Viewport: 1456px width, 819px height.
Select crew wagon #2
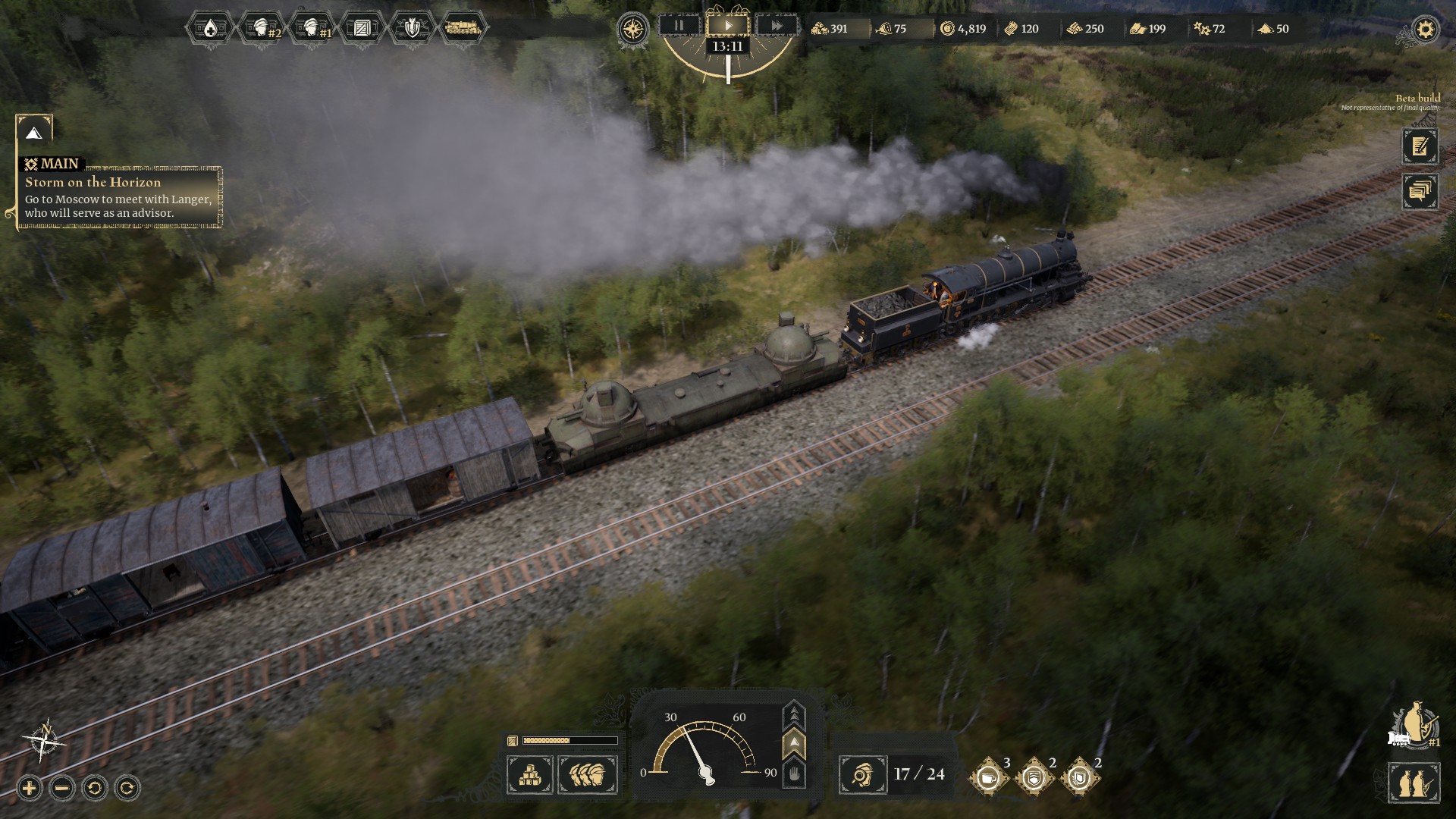[x=260, y=29]
